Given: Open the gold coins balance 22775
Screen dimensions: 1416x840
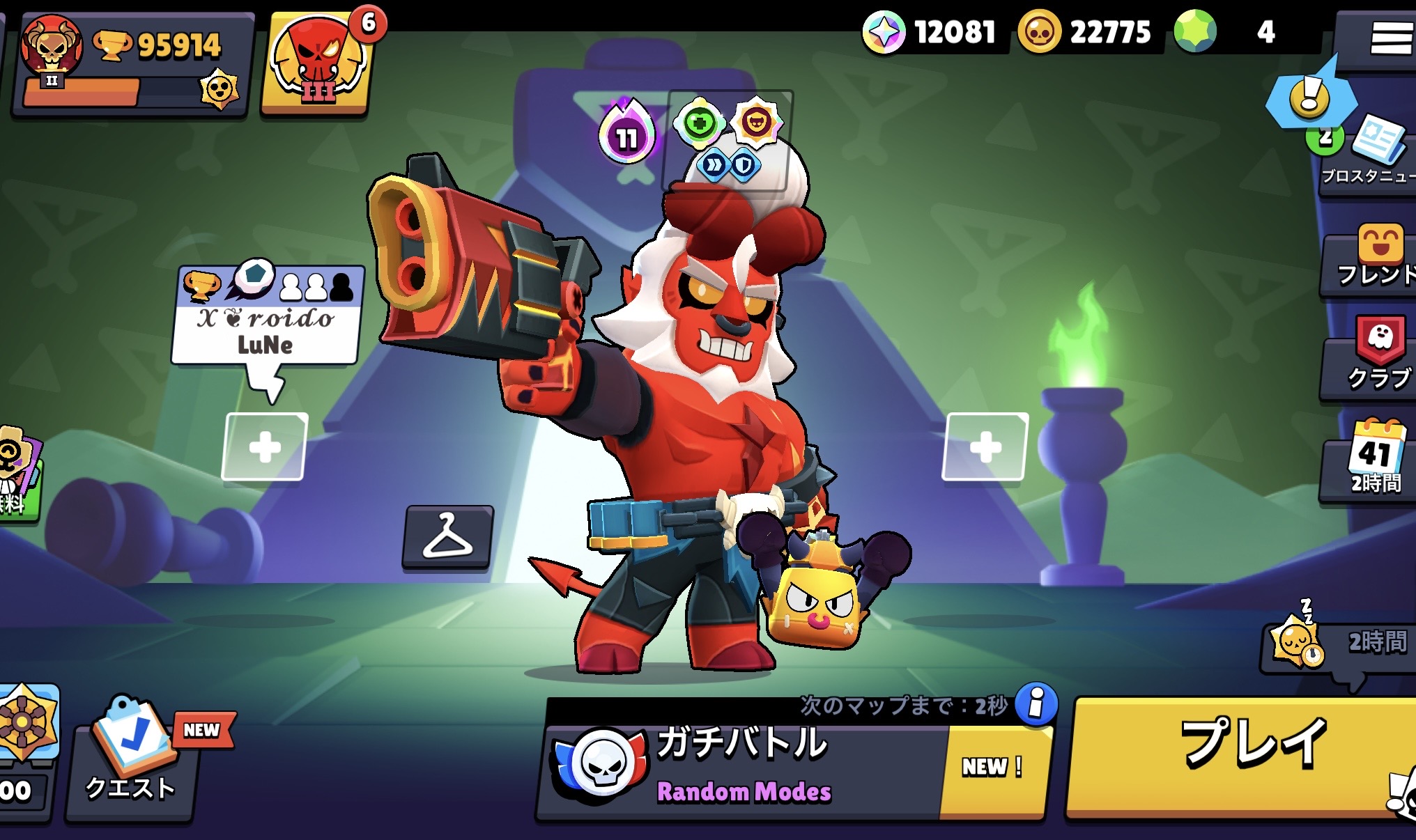Looking at the screenshot, I should tap(1087, 32).
